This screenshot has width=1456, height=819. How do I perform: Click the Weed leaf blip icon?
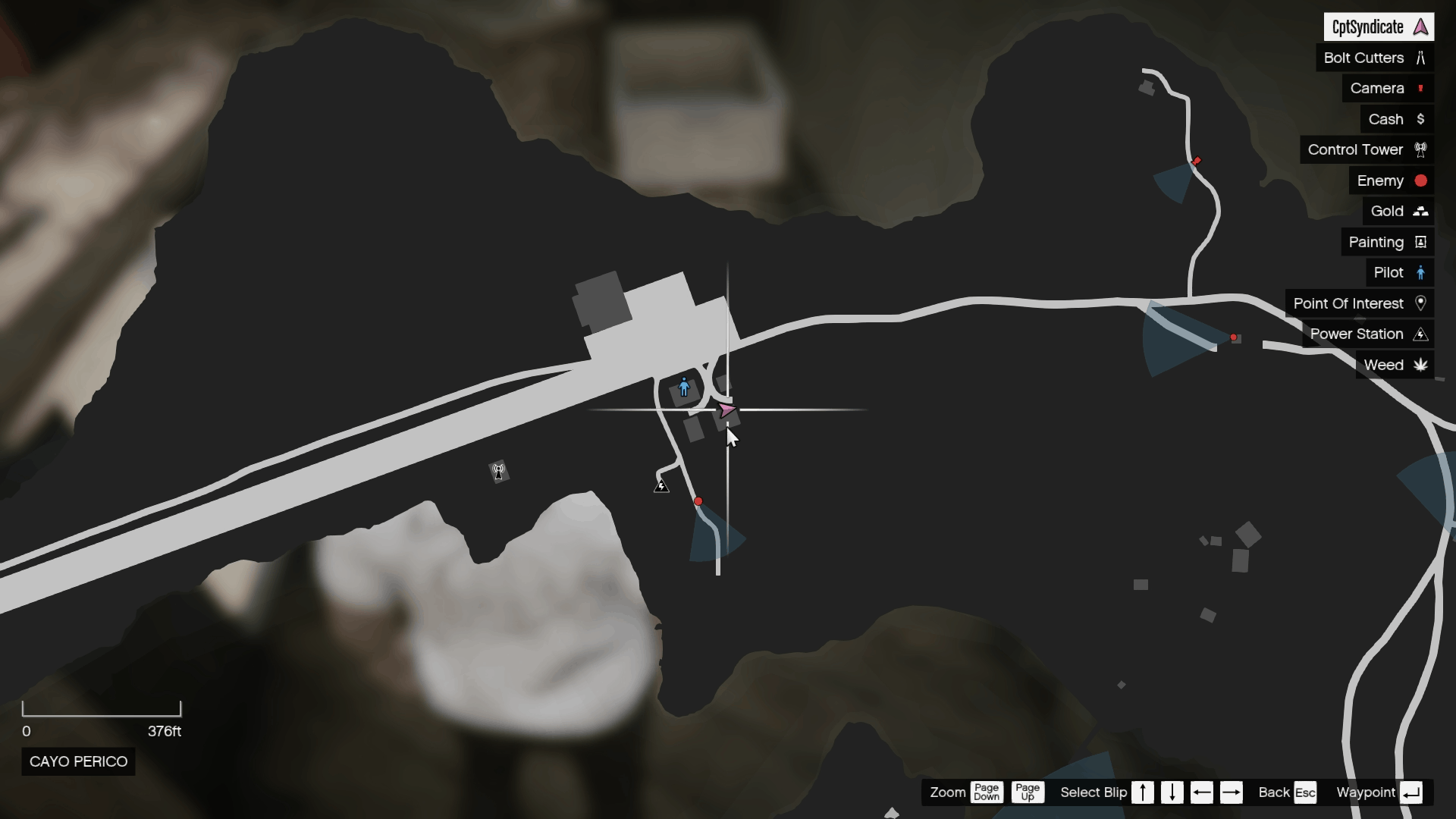1421,365
